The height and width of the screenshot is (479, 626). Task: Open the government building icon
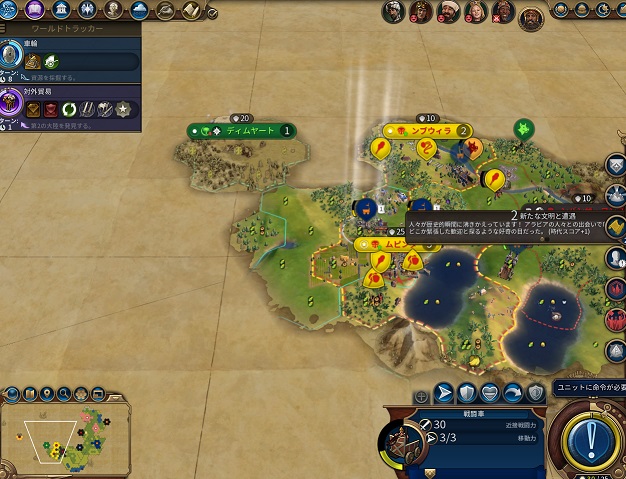click(61, 10)
